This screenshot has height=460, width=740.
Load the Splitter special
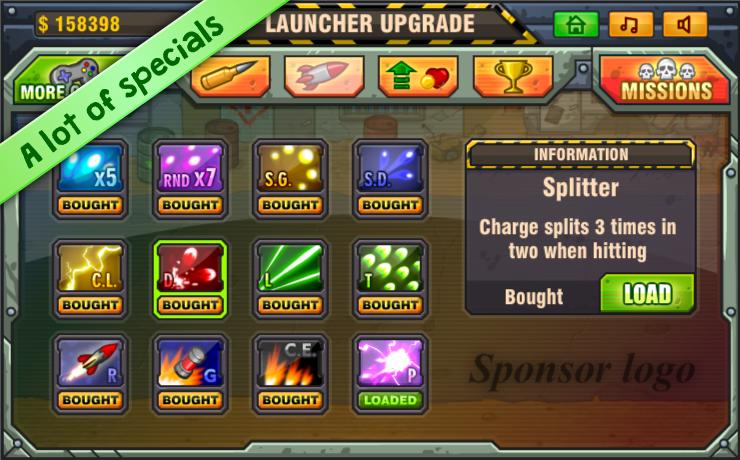coord(647,294)
